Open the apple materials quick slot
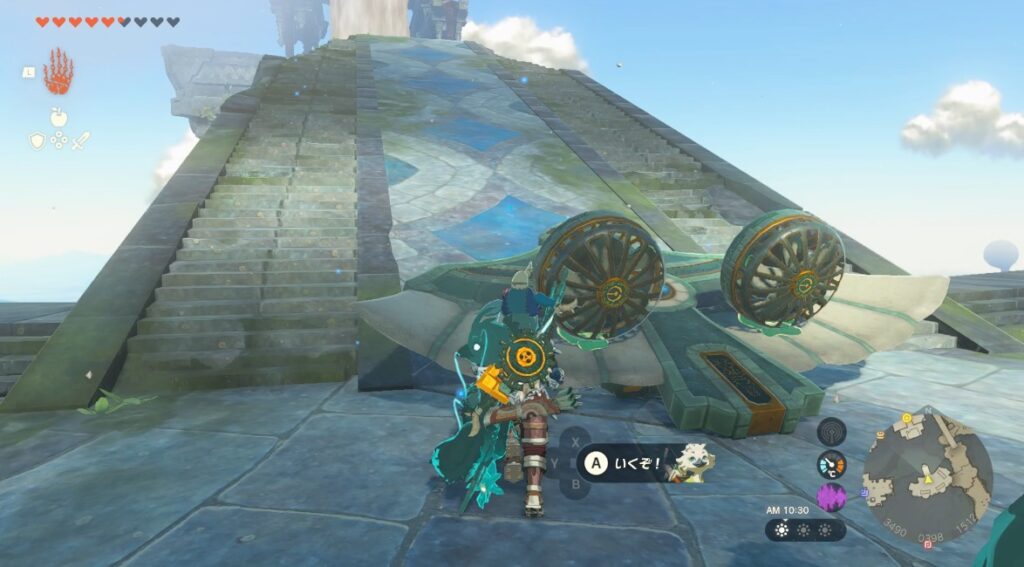 [x=58, y=117]
